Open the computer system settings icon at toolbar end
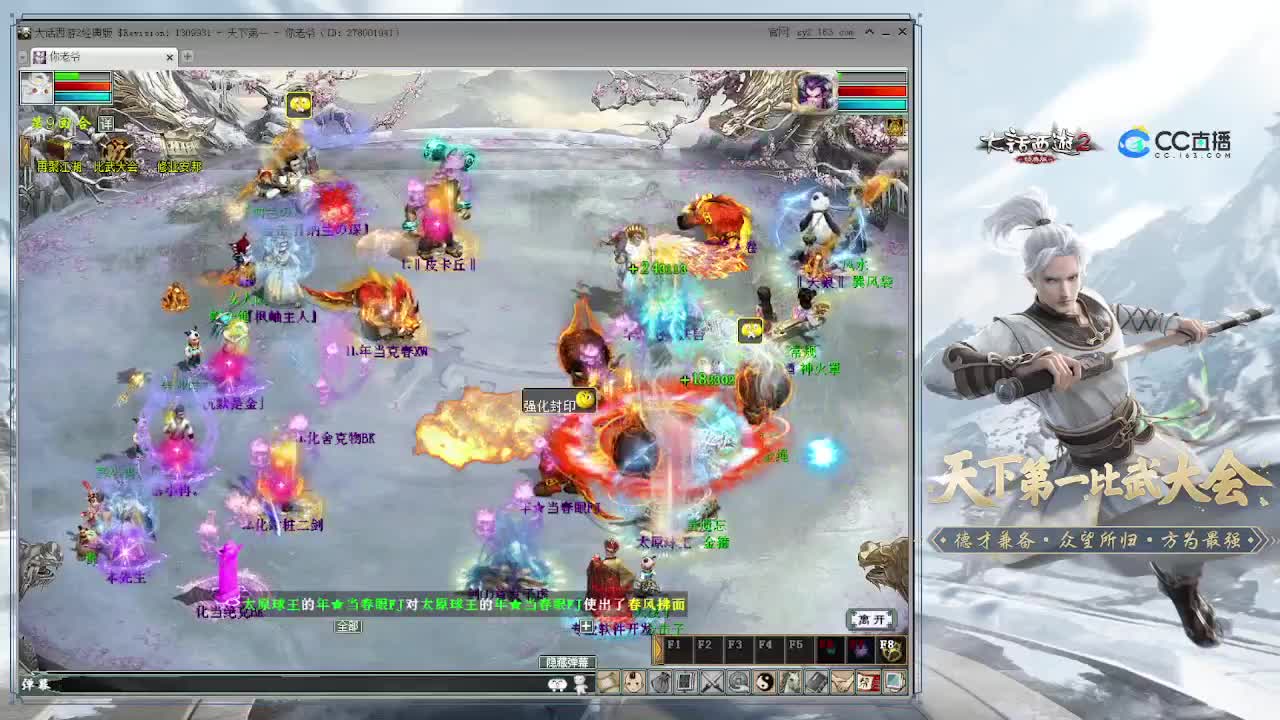The width and height of the screenshot is (1280, 720). pyautogui.click(x=892, y=684)
